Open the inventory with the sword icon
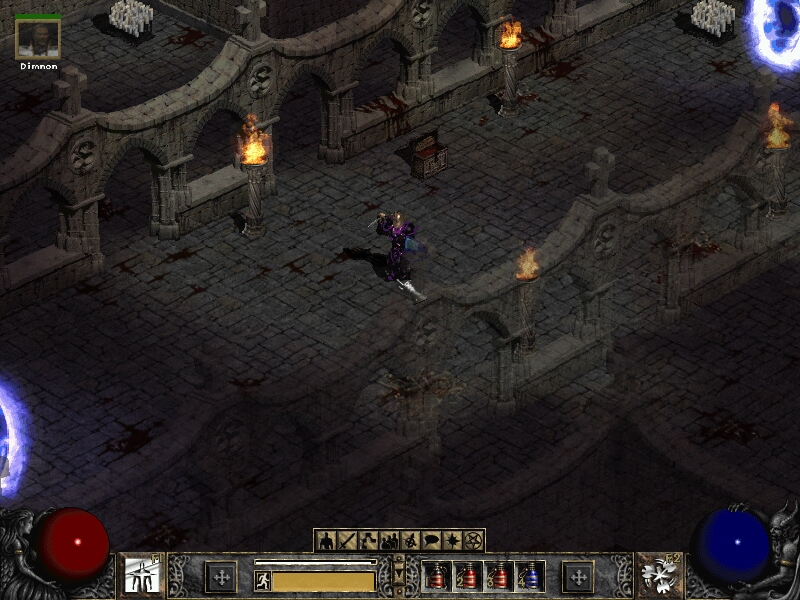The image size is (800, 600). pos(347,541)
